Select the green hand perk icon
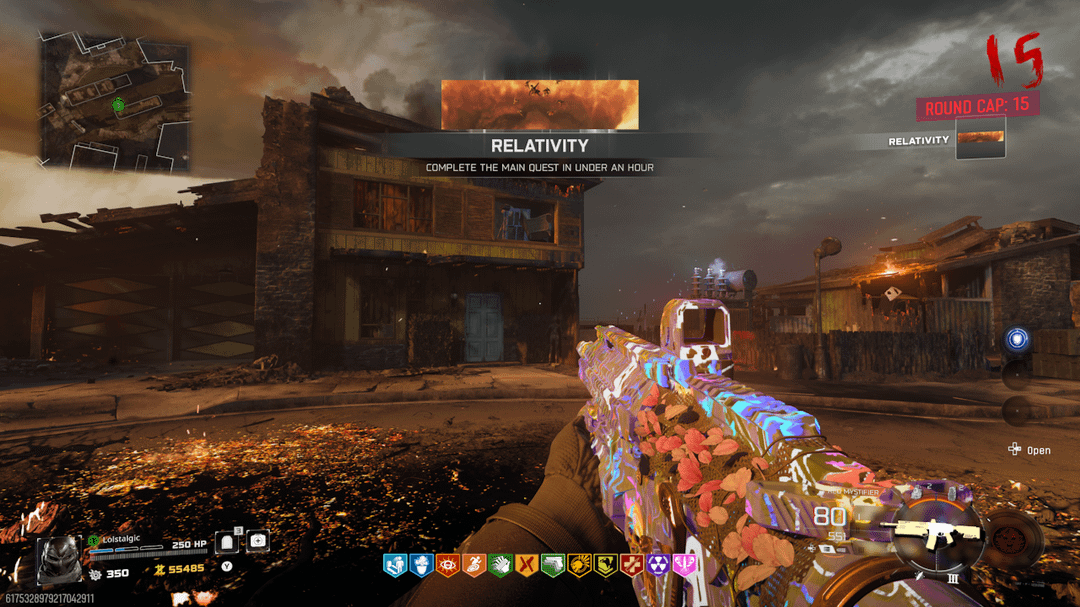This screenshot has width=1080, height=607. (x=499, y=566)
